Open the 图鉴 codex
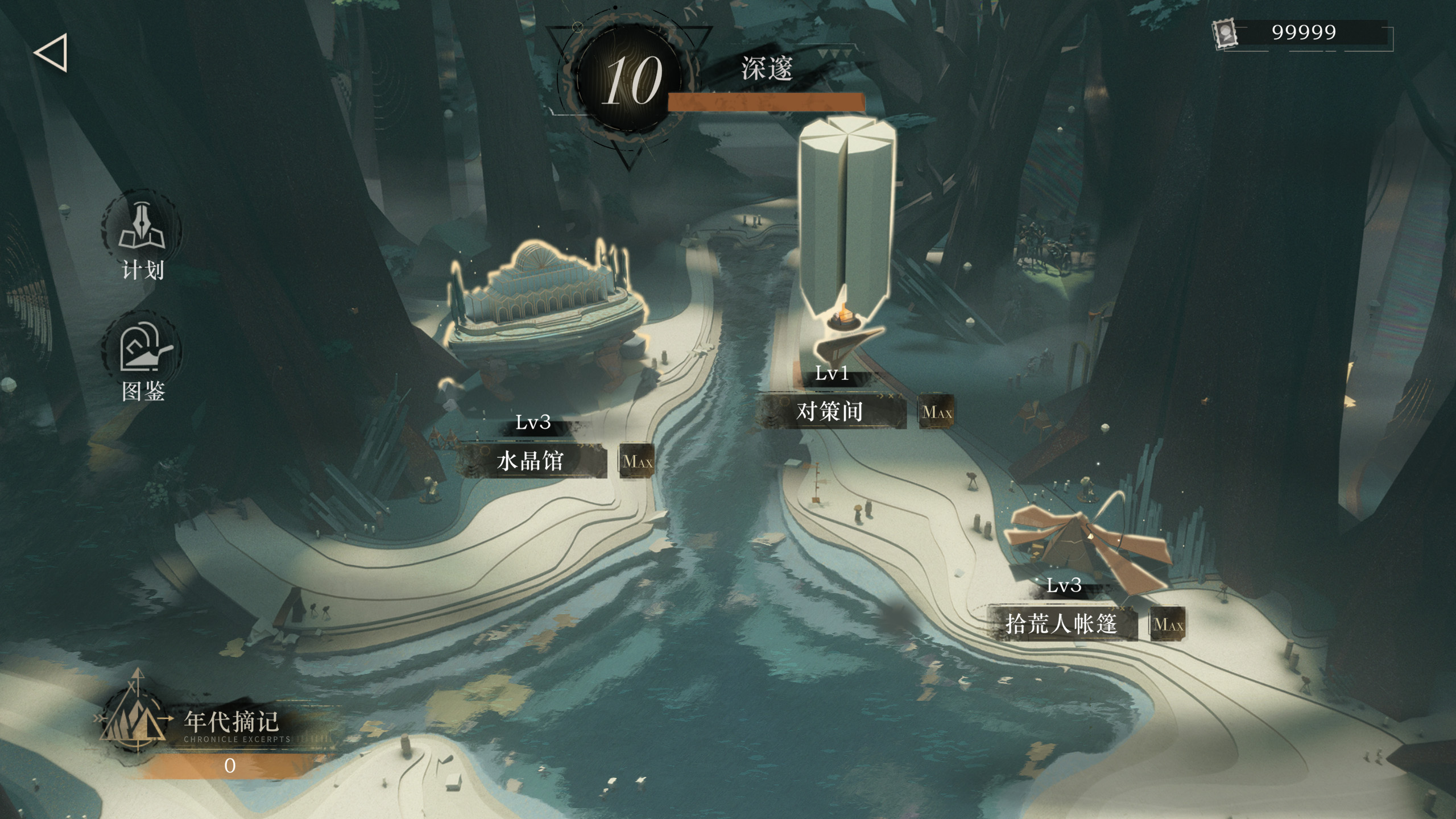1456x819 pixels. click(142, 358)
